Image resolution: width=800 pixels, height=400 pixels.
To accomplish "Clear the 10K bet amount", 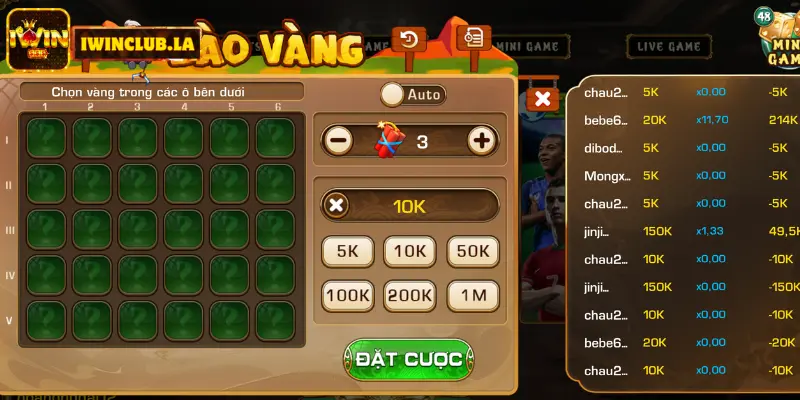I will coord(337,206).
